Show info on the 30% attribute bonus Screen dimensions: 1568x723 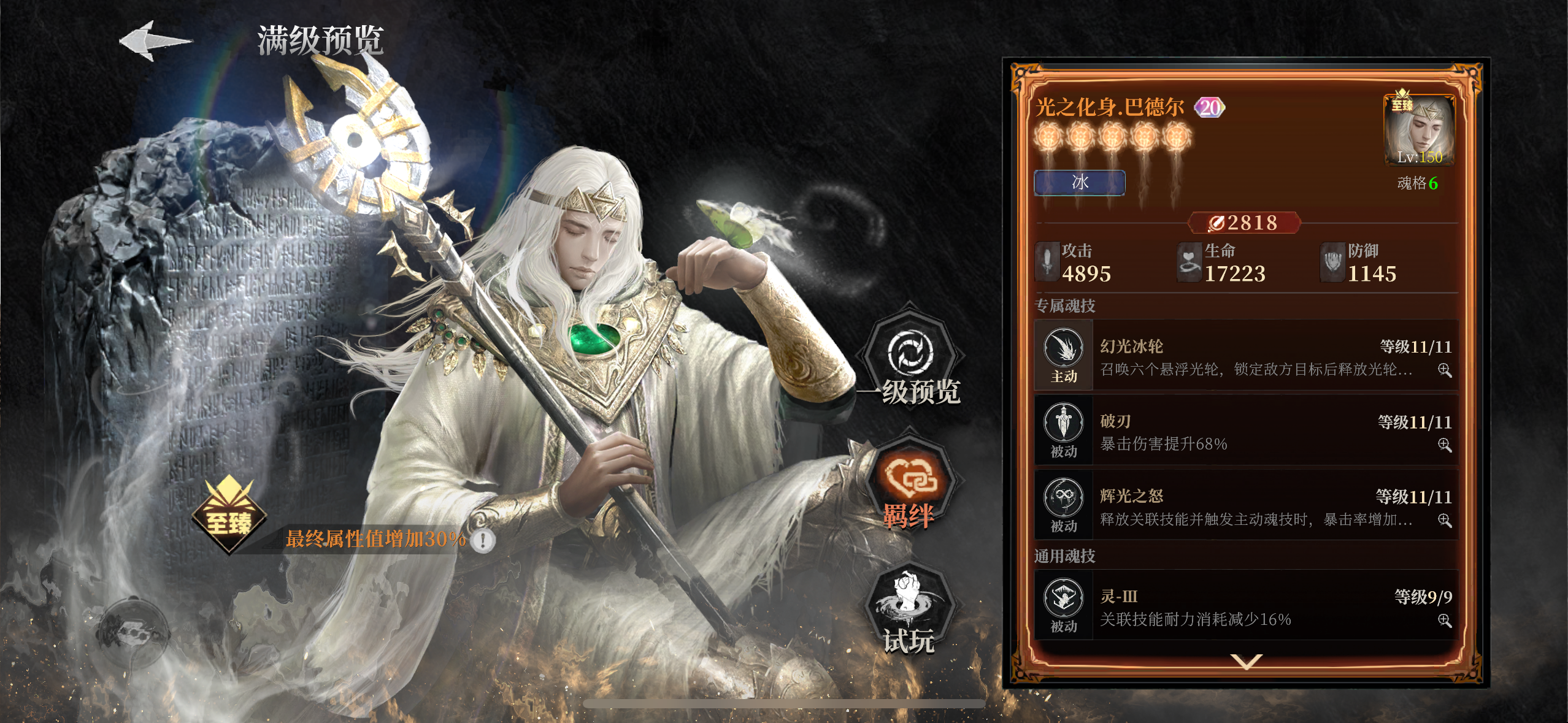point(483,540)
